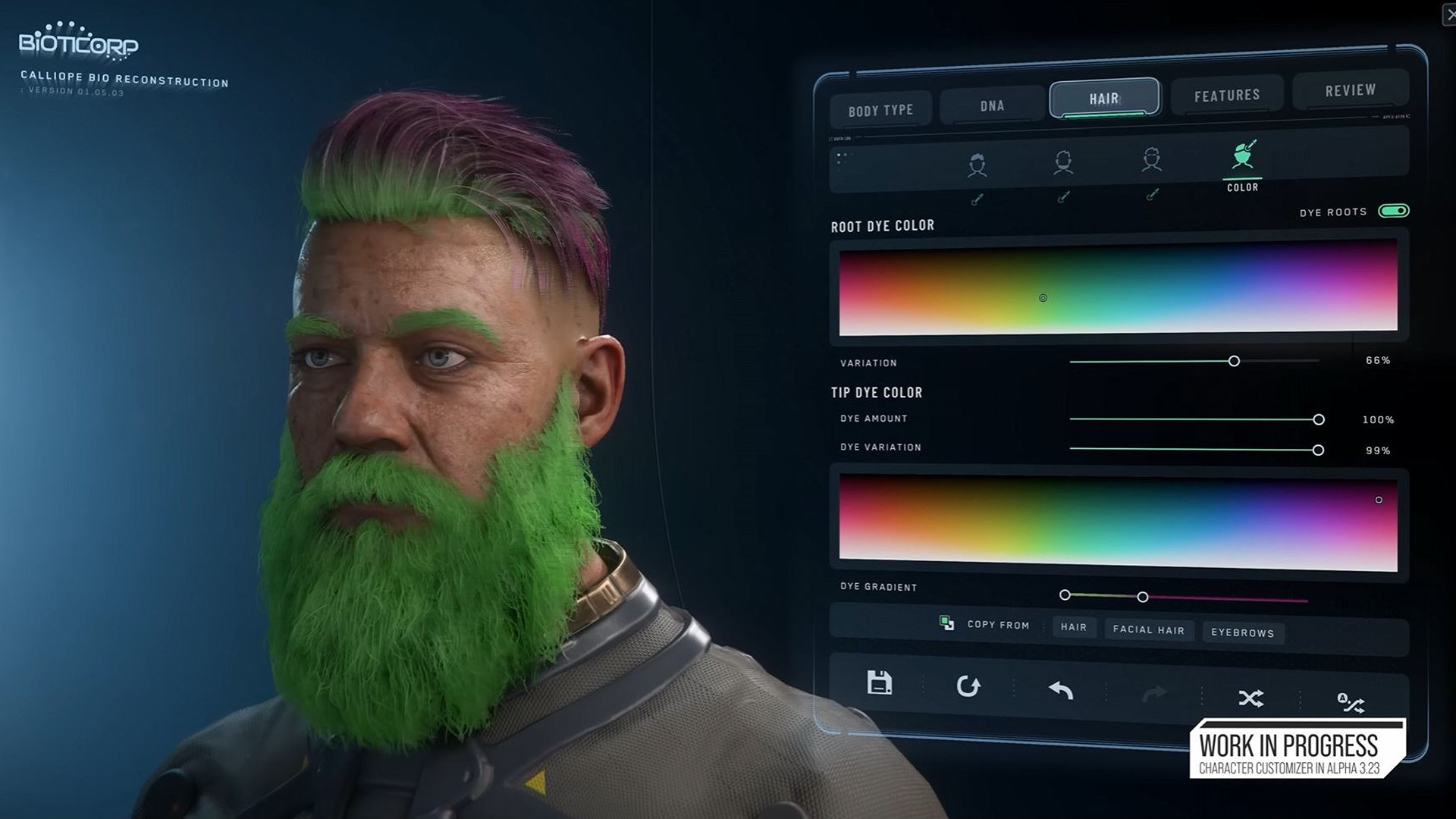Click the Eyebrows copy source button
The height and width of the screenshot is (819, 1456).
click(x=1243, y=632)
